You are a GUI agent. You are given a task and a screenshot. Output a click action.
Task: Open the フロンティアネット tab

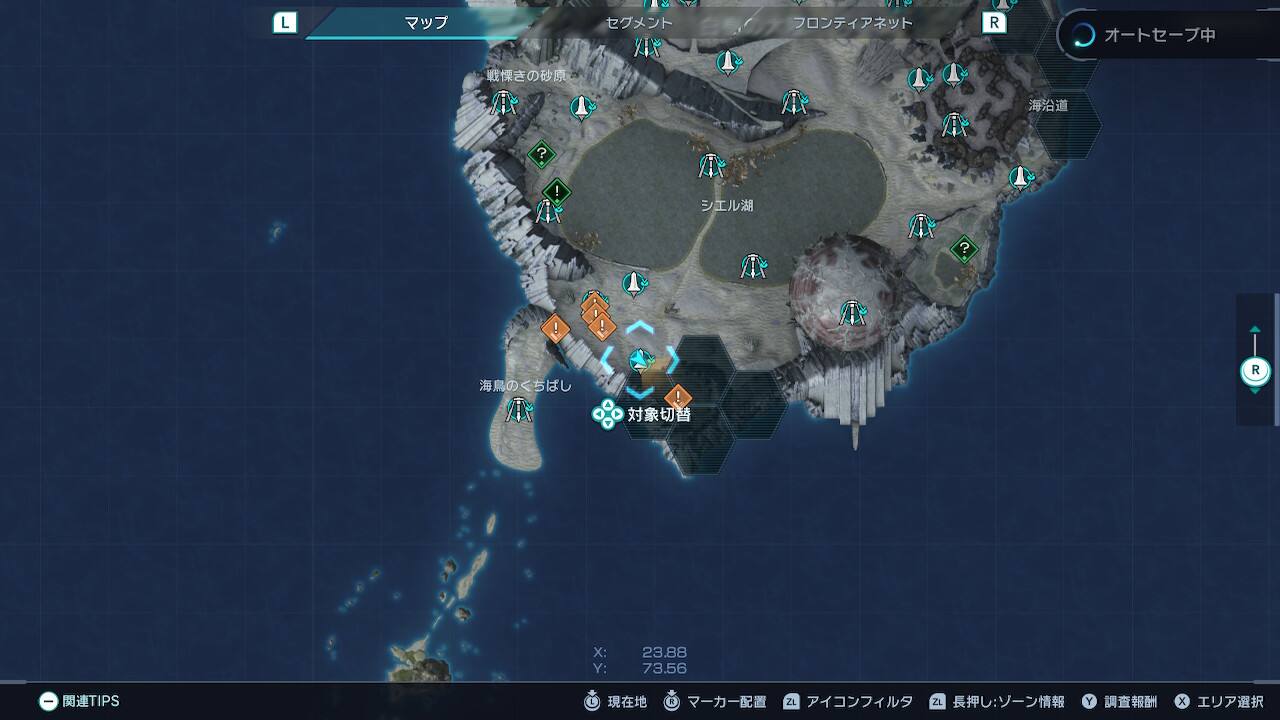(852, 22)
